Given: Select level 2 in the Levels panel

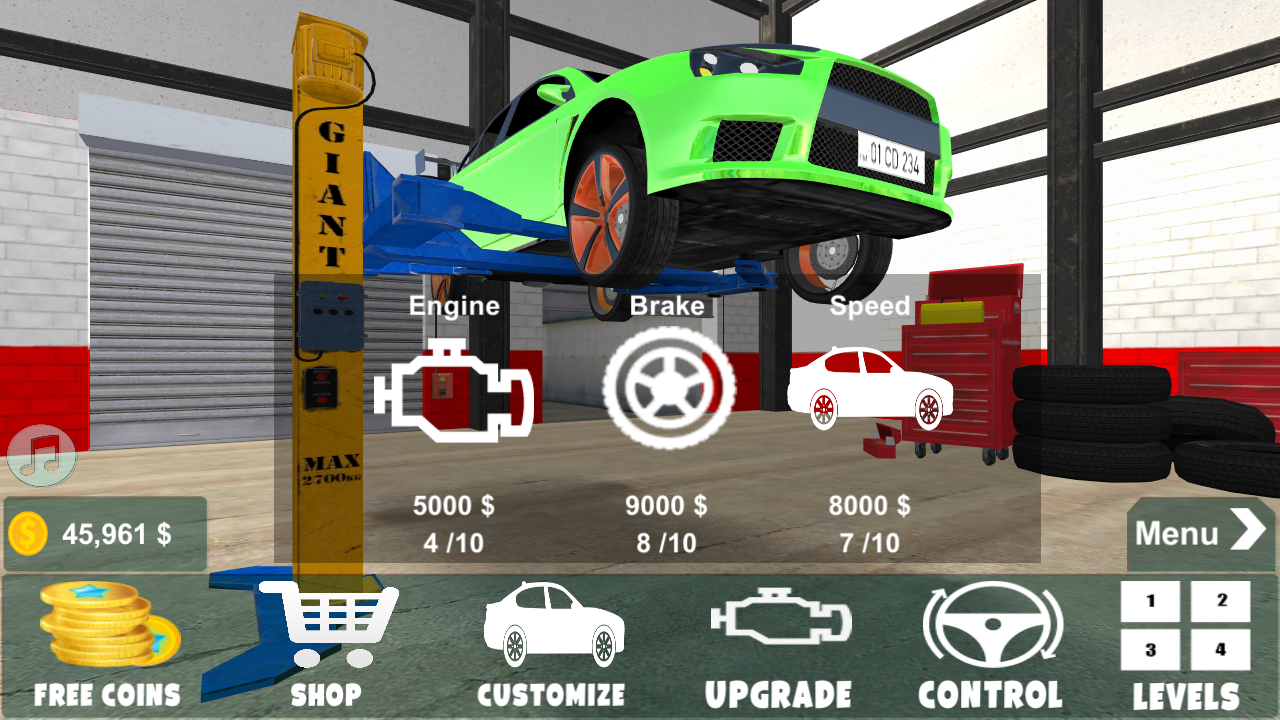Looking at the screenshot, I should (x=1218, y=600).
